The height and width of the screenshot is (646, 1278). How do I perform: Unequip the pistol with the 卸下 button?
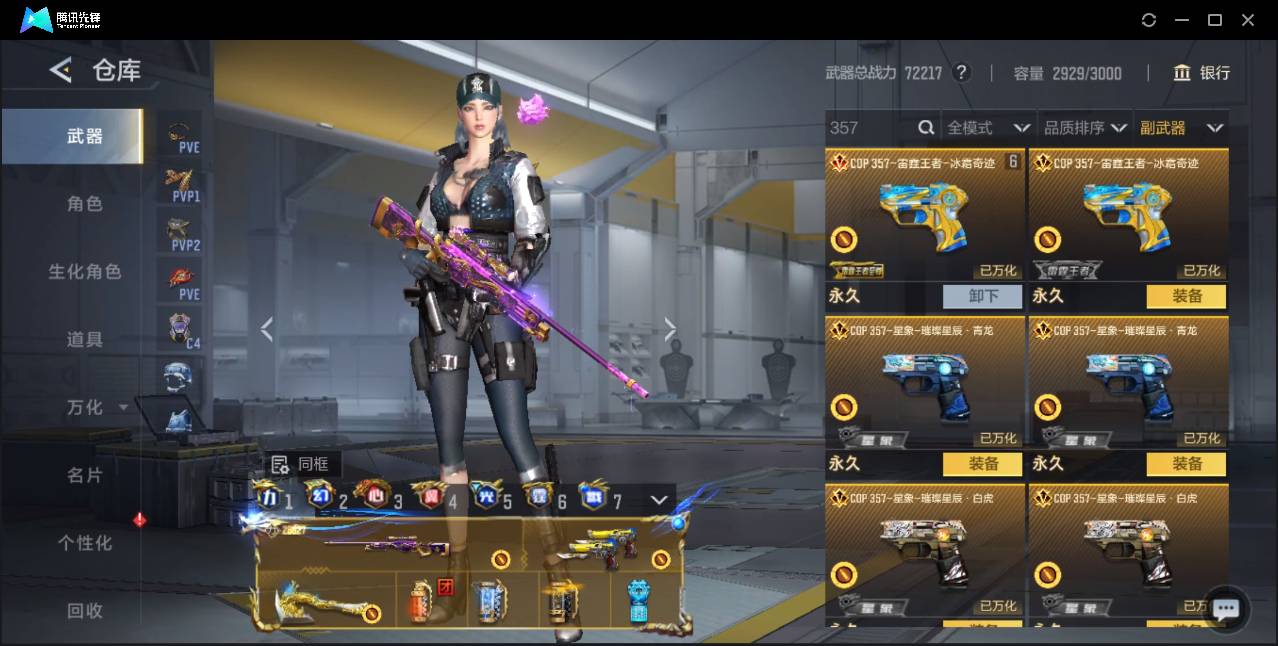(x=983, y=296)
